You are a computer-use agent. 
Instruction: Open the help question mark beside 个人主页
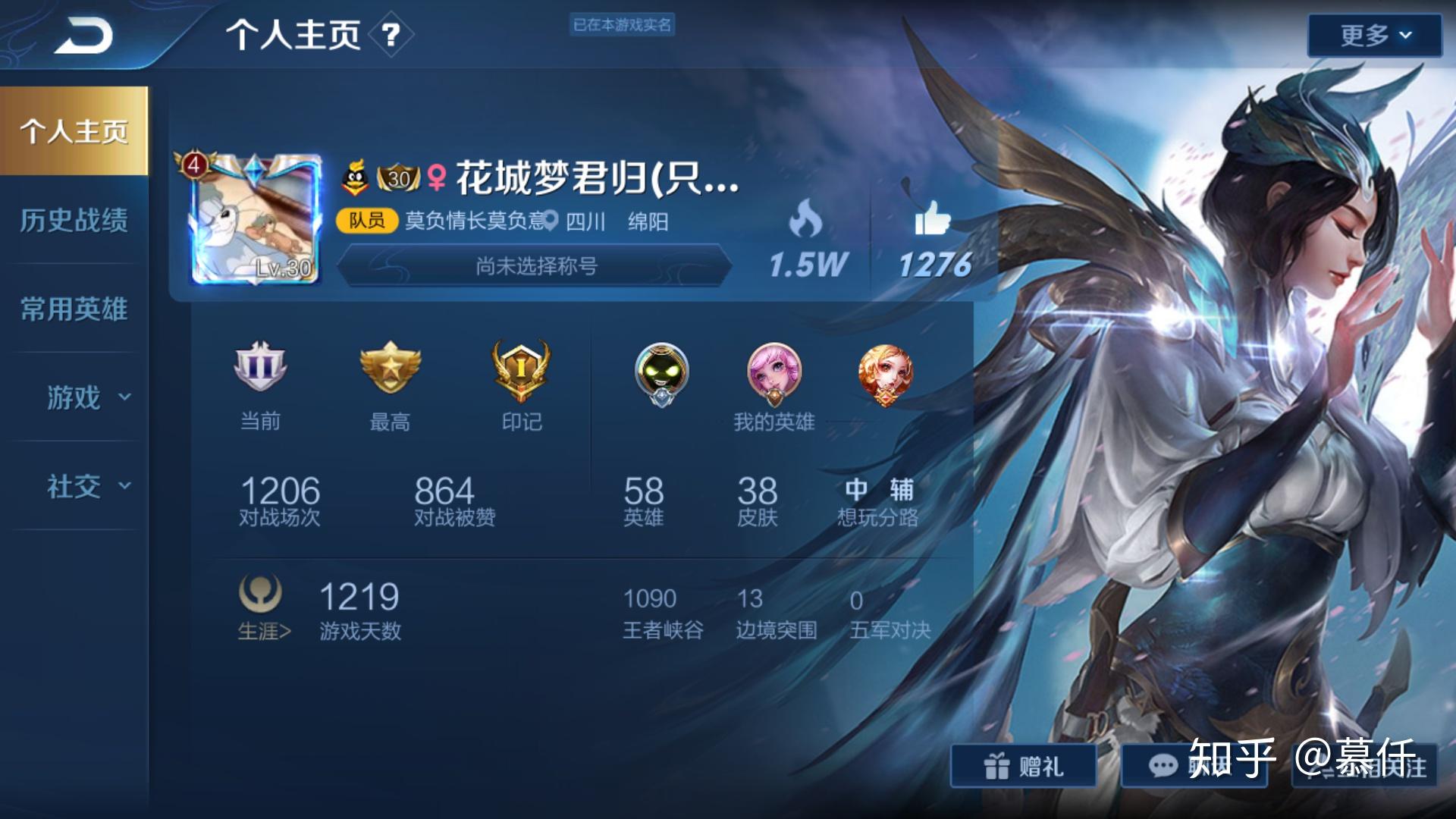pyautogui.click(x=389, y=36)
